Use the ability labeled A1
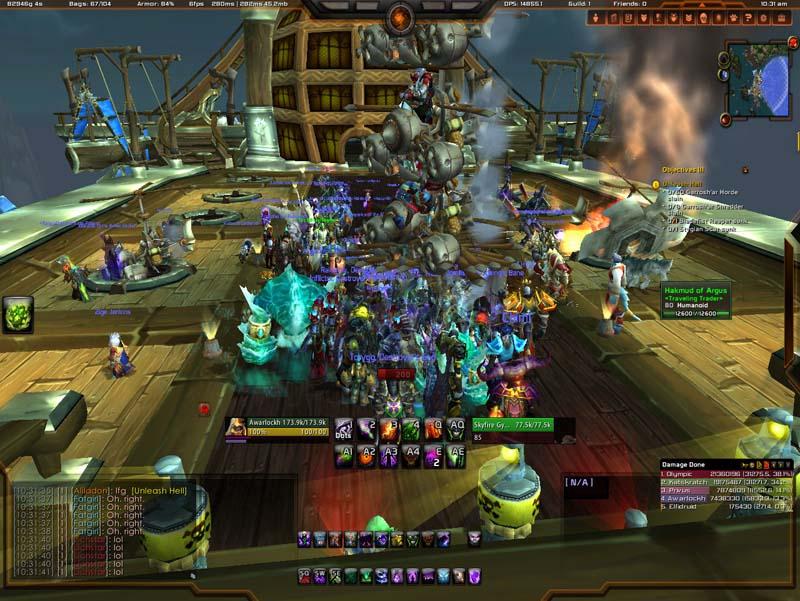The image size is (800, 601). 344,456
